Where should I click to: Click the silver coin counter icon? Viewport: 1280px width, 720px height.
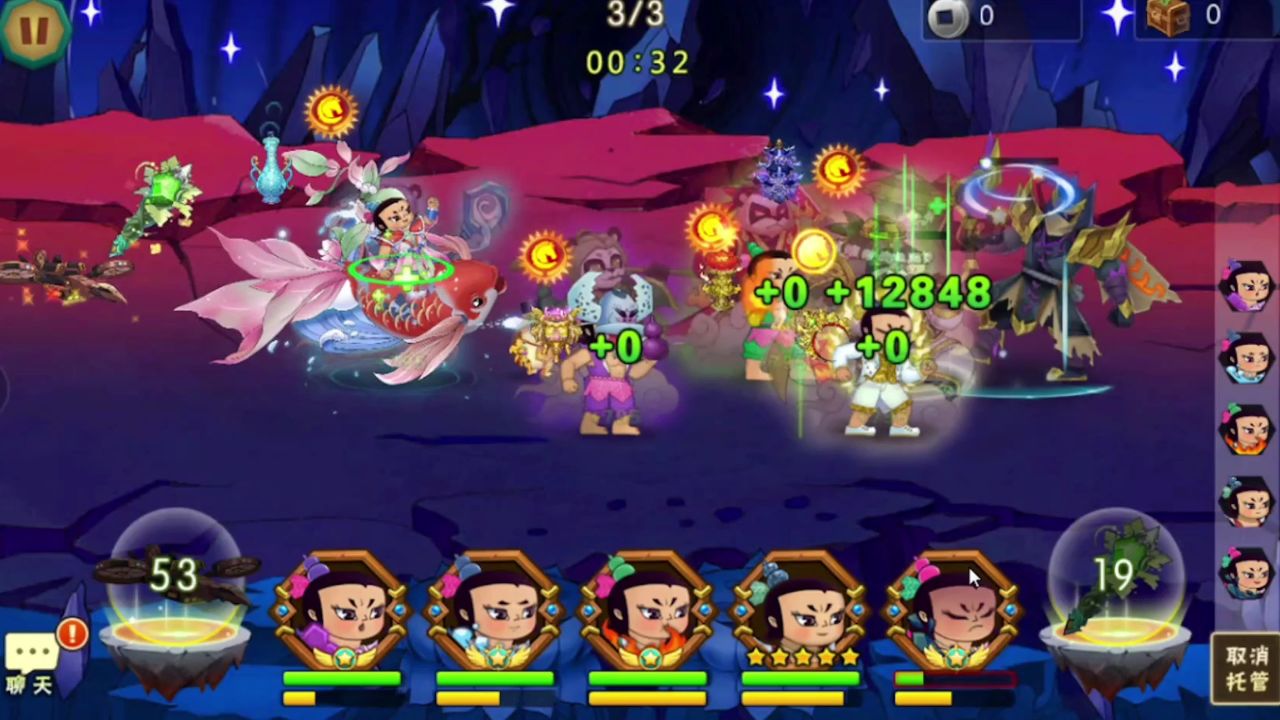coord(947,16)
